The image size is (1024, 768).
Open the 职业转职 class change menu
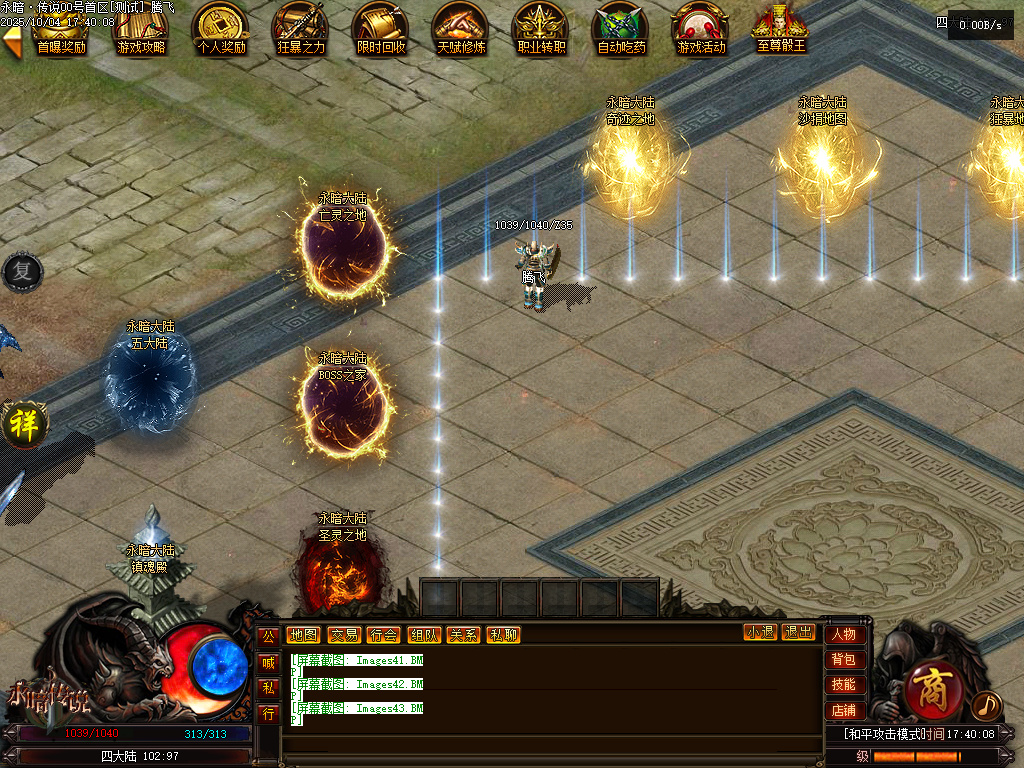[541, 28]
